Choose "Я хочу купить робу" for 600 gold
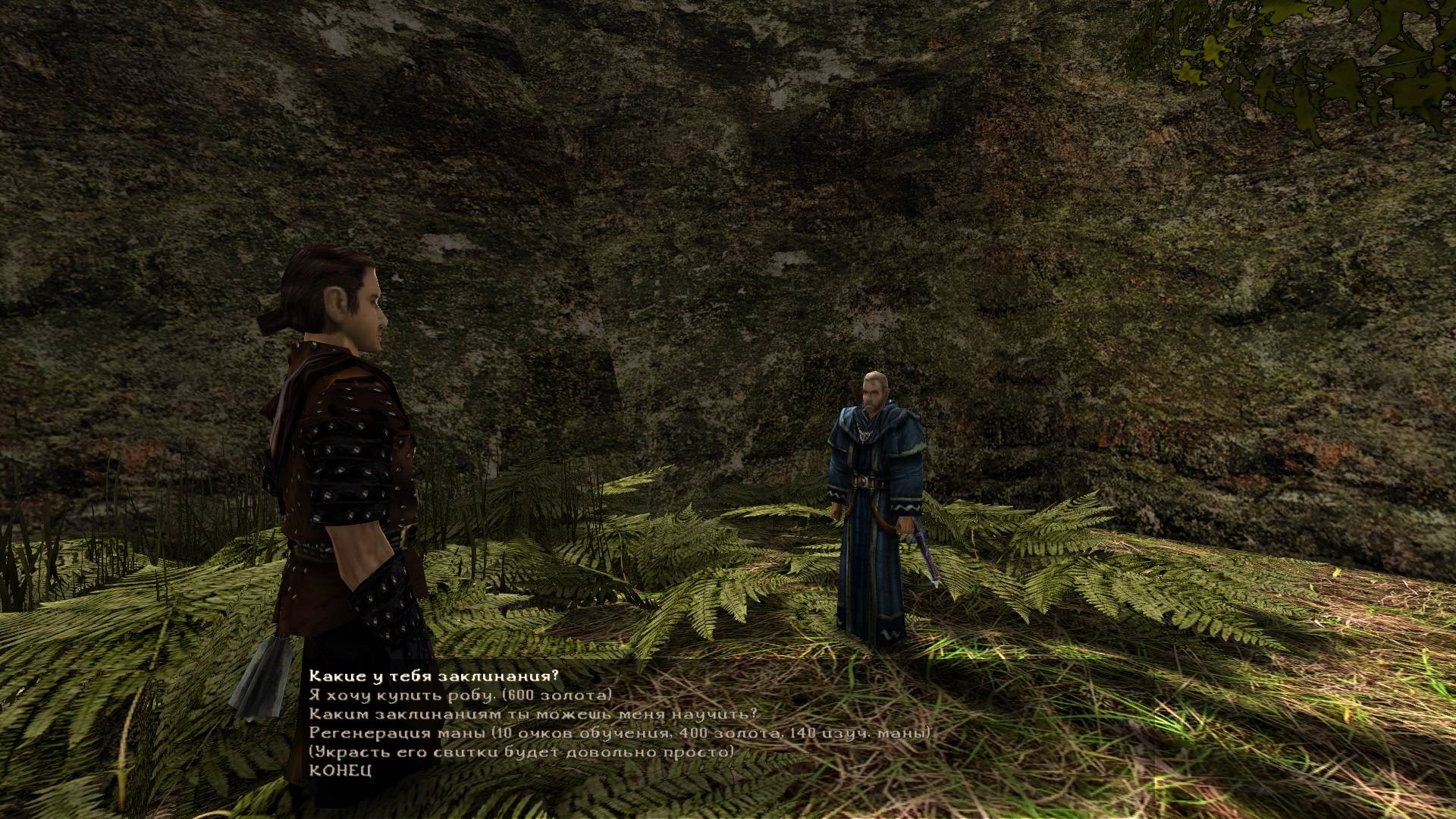 tap(460, 695)
